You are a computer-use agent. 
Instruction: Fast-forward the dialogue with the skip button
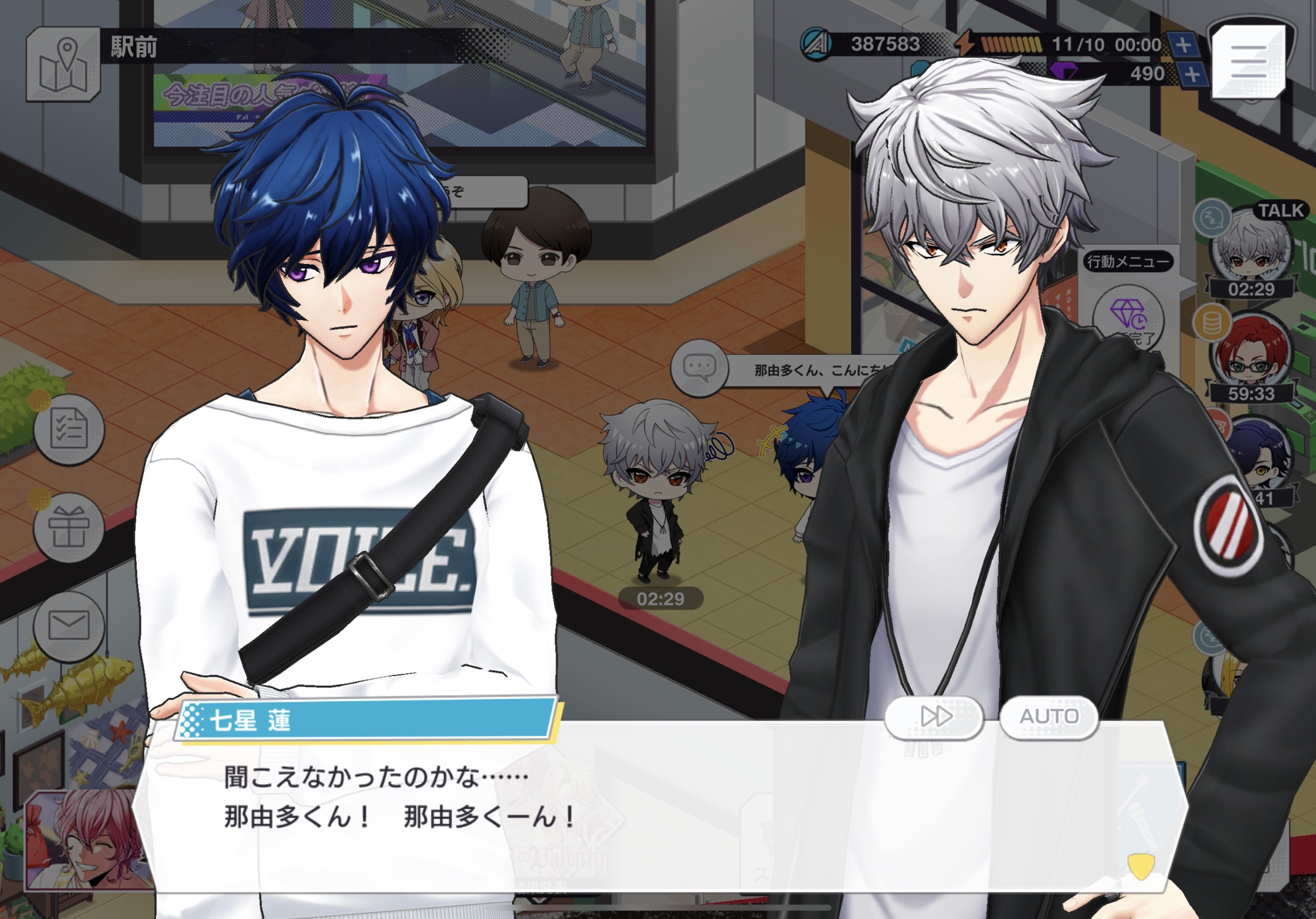pyautogui.click(x=934, y=716)
